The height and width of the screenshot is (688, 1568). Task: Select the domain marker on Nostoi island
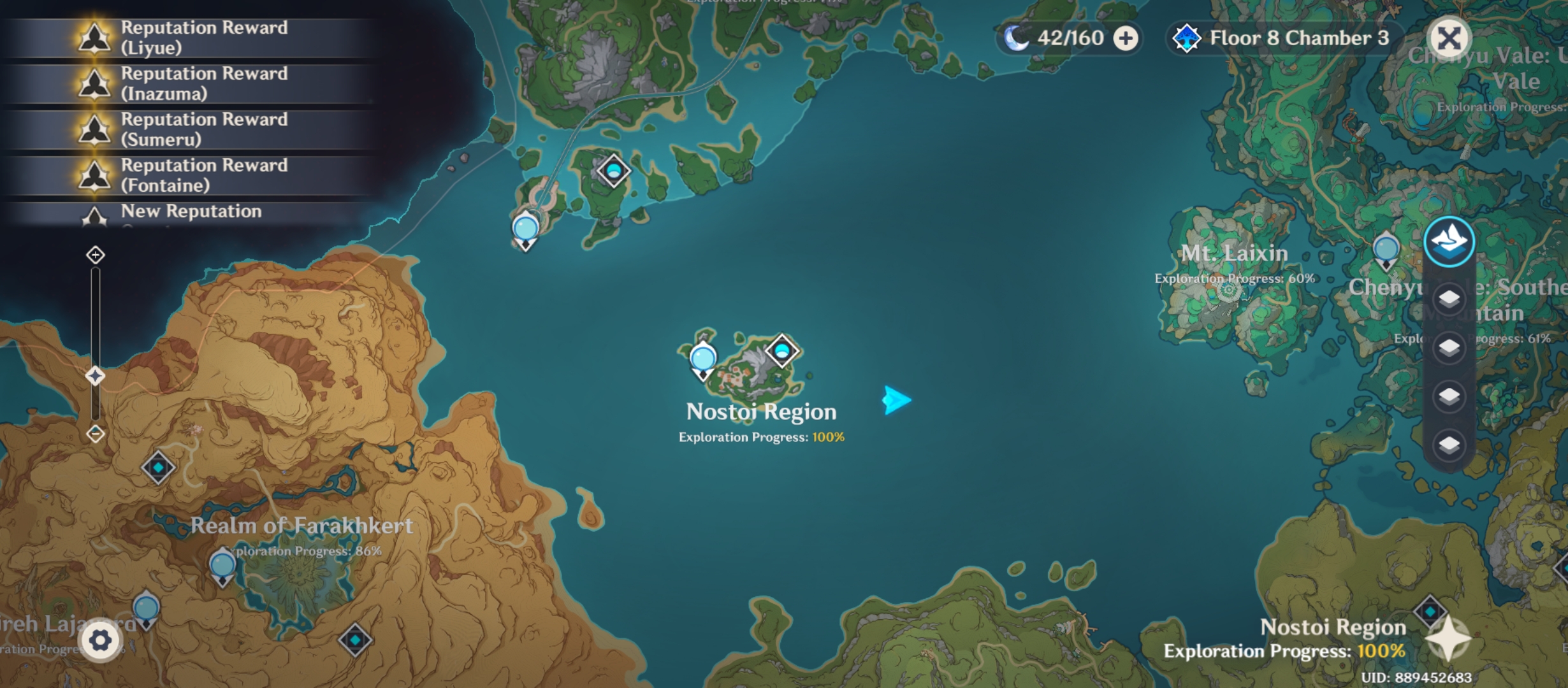click(782, 350)
